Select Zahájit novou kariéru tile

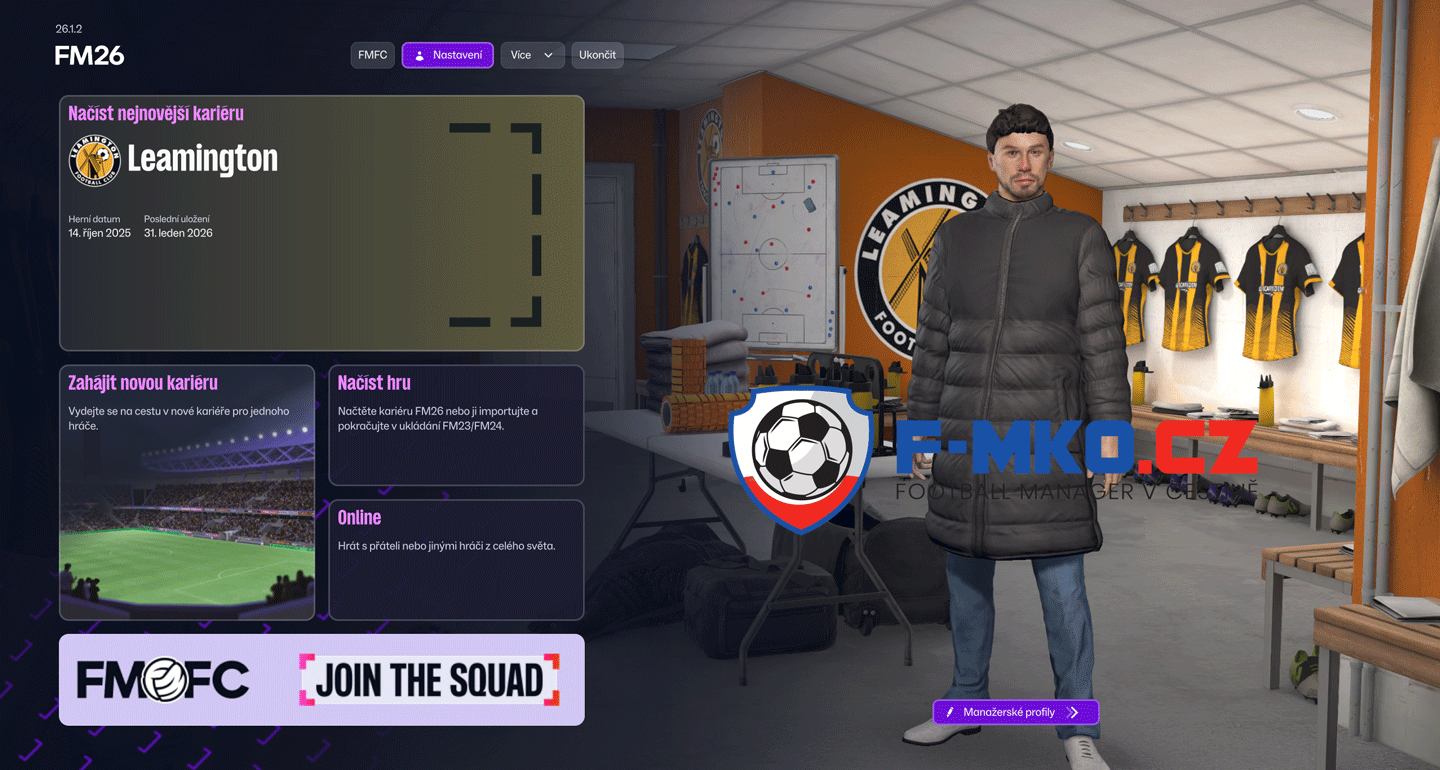point(187,492)
